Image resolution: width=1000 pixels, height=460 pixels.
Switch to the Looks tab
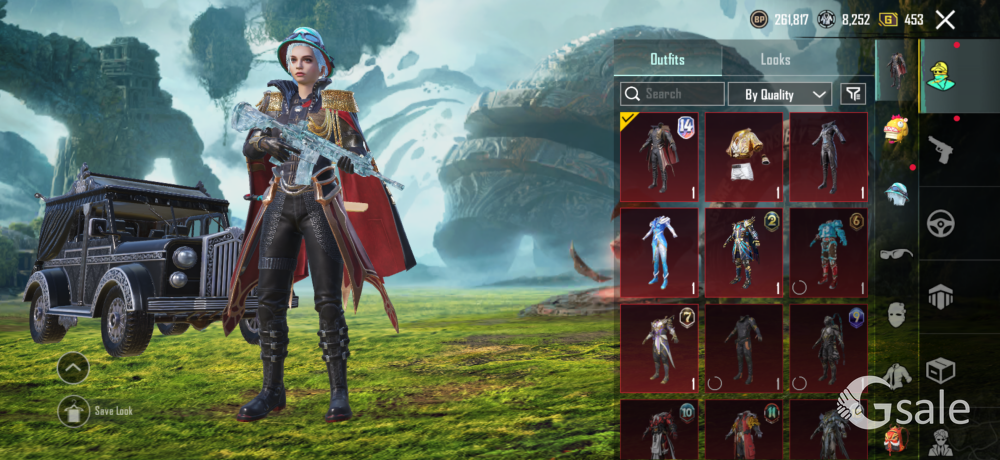pos(775,59)
